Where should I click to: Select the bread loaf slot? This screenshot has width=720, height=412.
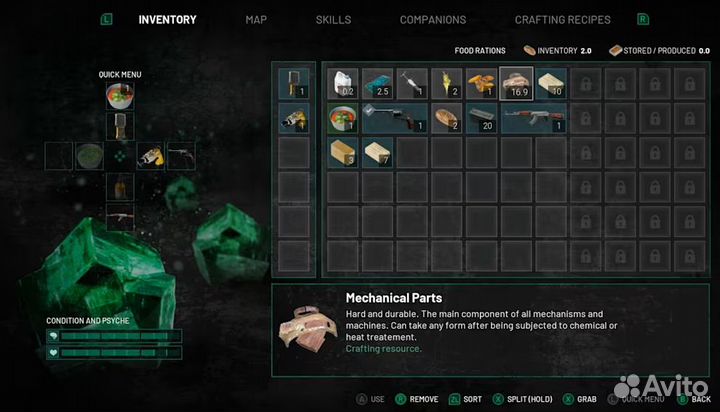tap(447, 118)
